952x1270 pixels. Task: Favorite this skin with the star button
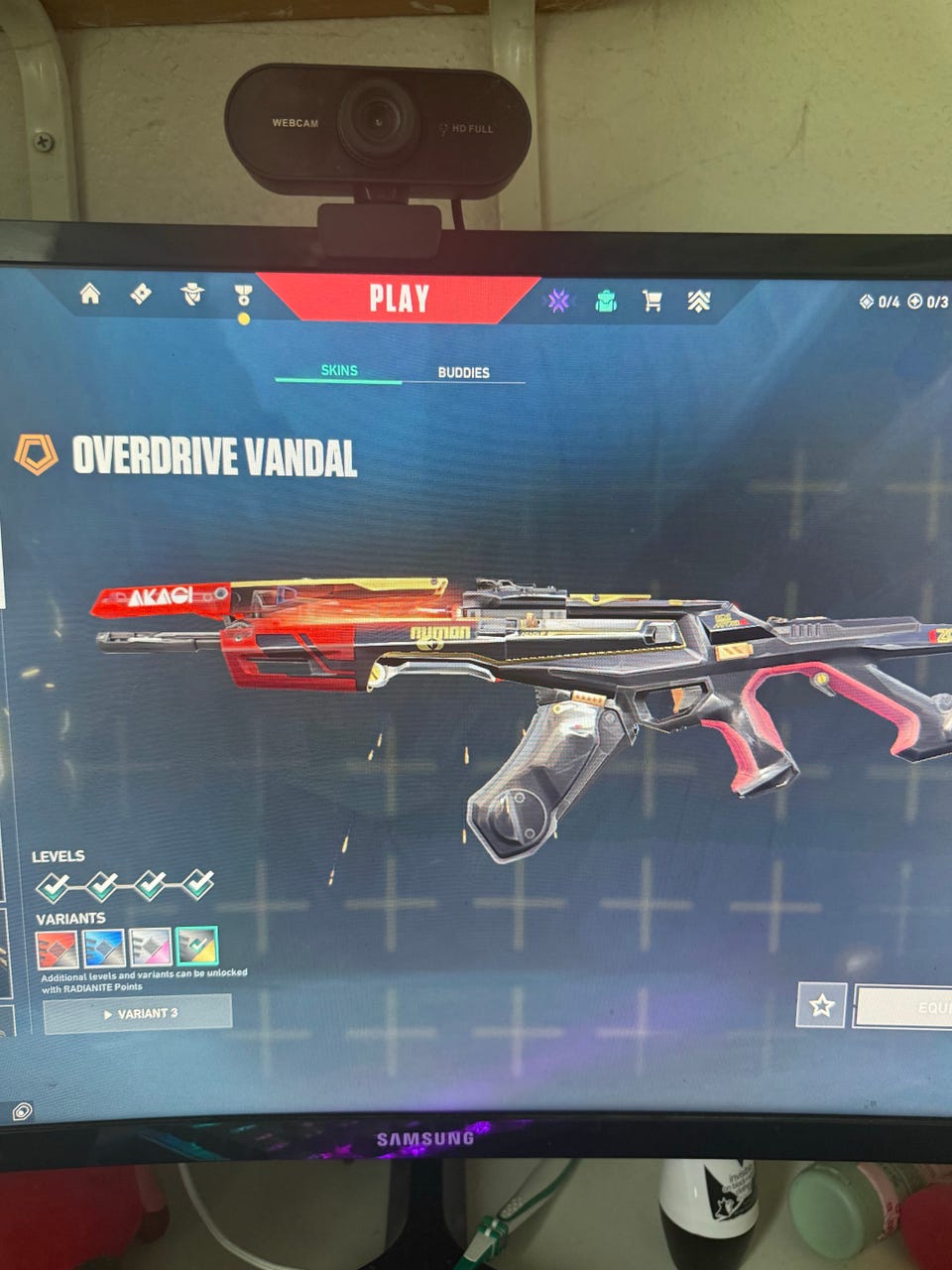pos(821,1006)
